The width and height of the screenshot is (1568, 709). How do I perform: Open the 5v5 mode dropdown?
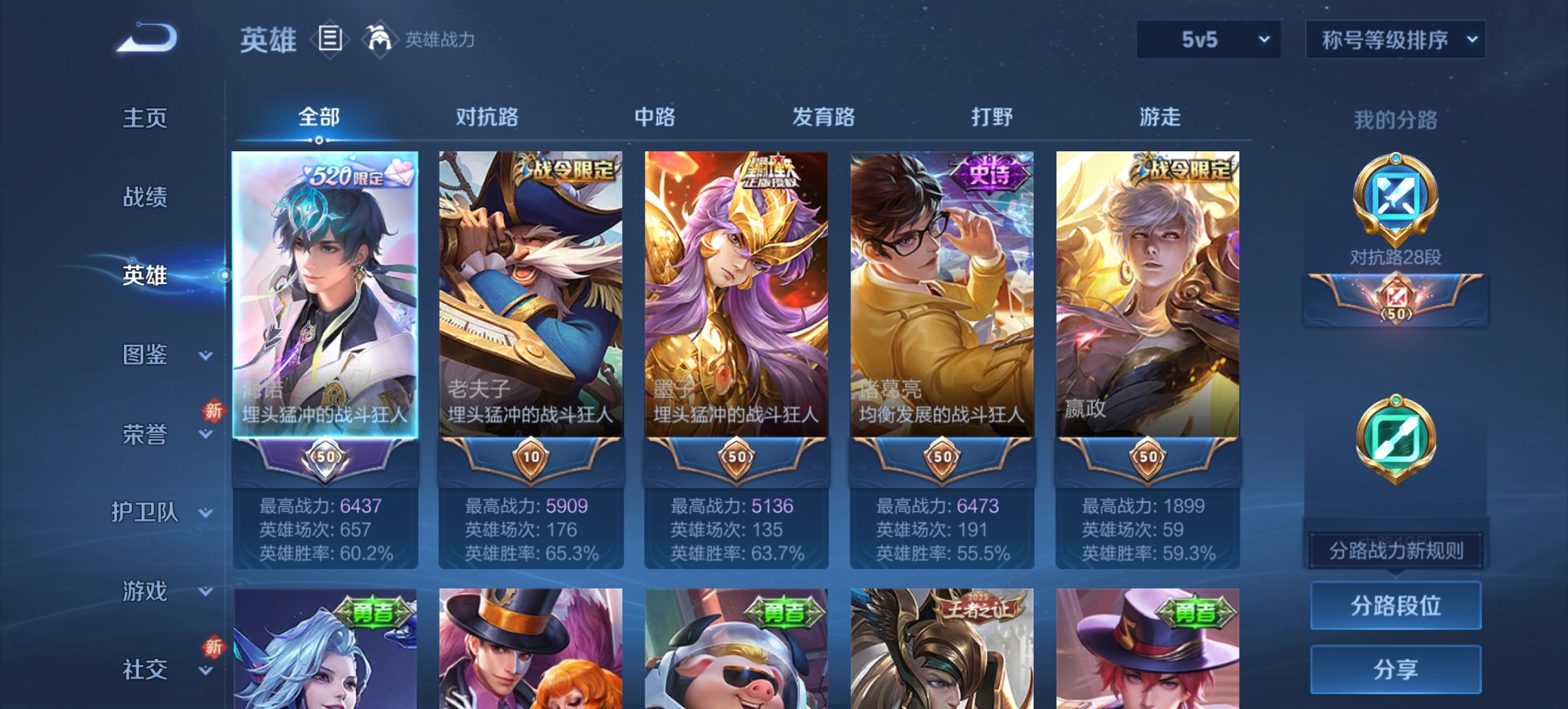click(1207, 40)
